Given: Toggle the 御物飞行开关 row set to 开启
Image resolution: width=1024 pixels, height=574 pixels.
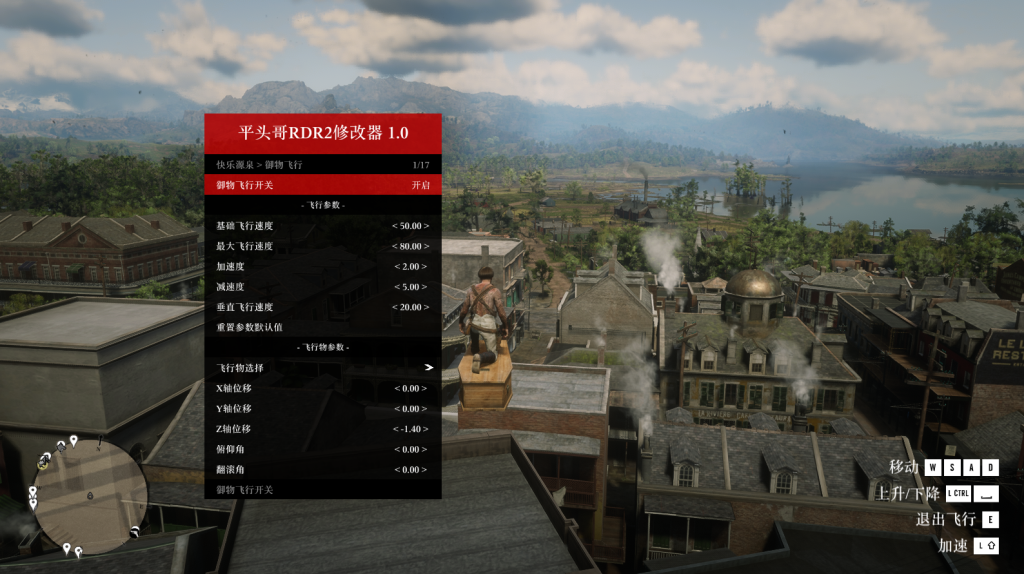Looking at the screenshot, I should pyautogui.click(x=323, y=185).
